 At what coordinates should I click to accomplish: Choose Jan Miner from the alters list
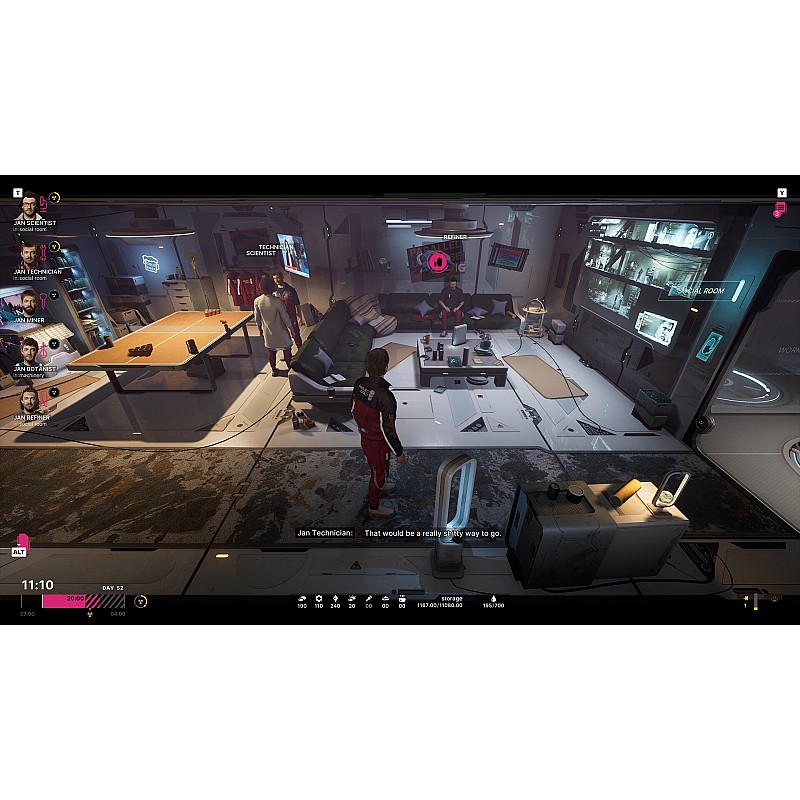point(27,302)
